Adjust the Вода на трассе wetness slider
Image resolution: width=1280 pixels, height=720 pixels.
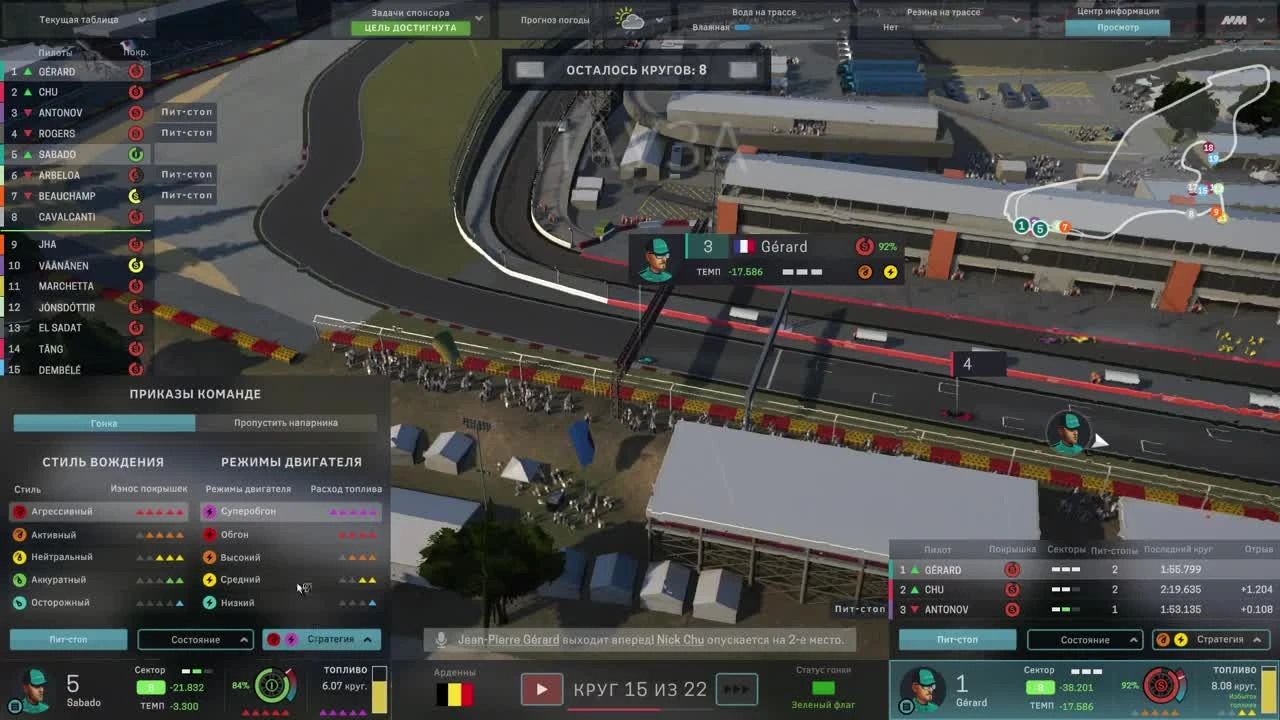740,28
